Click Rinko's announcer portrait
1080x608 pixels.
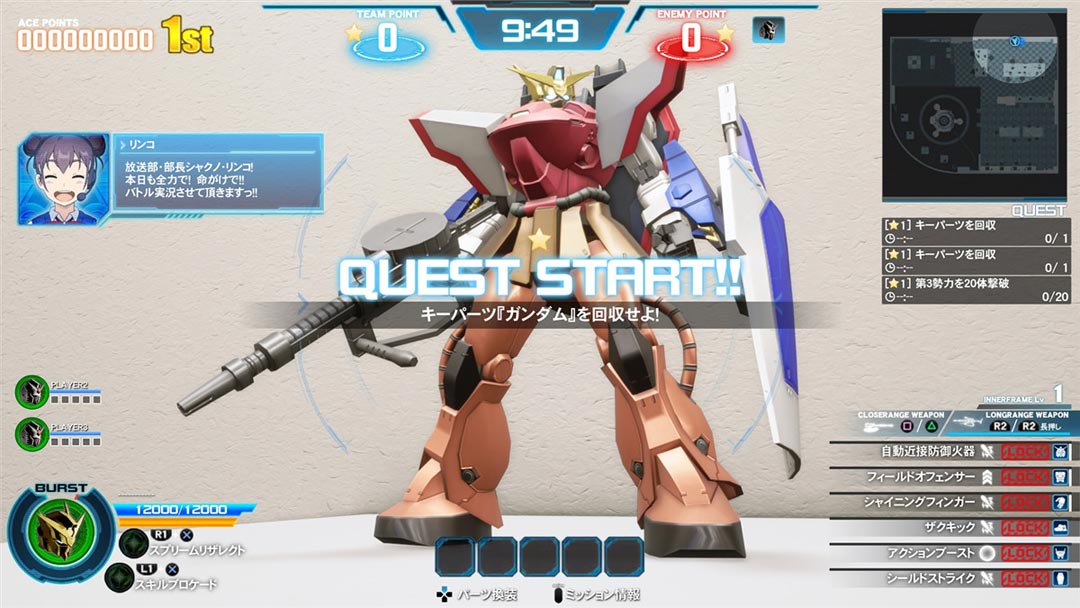coord(64,179)
